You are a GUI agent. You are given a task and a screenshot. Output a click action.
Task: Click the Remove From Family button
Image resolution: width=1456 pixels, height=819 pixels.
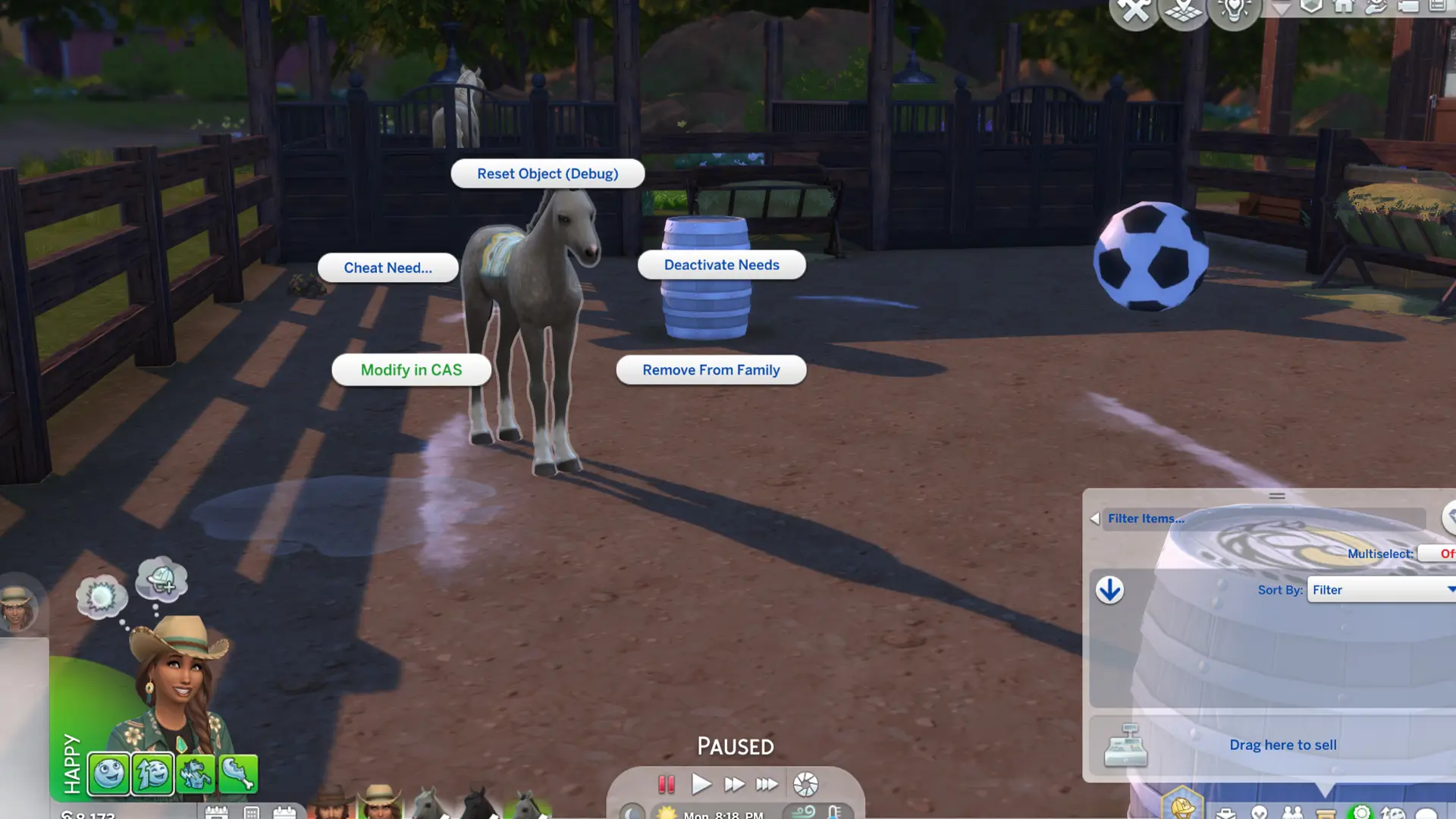(x=711, y=369)
